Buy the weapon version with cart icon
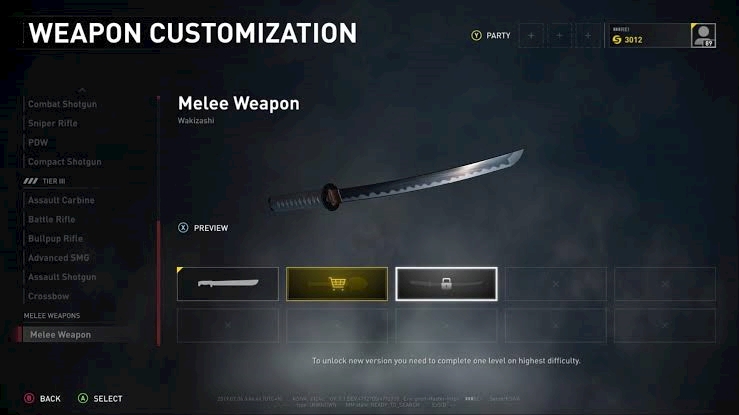The image size is (739, 415). coord(337,284)
